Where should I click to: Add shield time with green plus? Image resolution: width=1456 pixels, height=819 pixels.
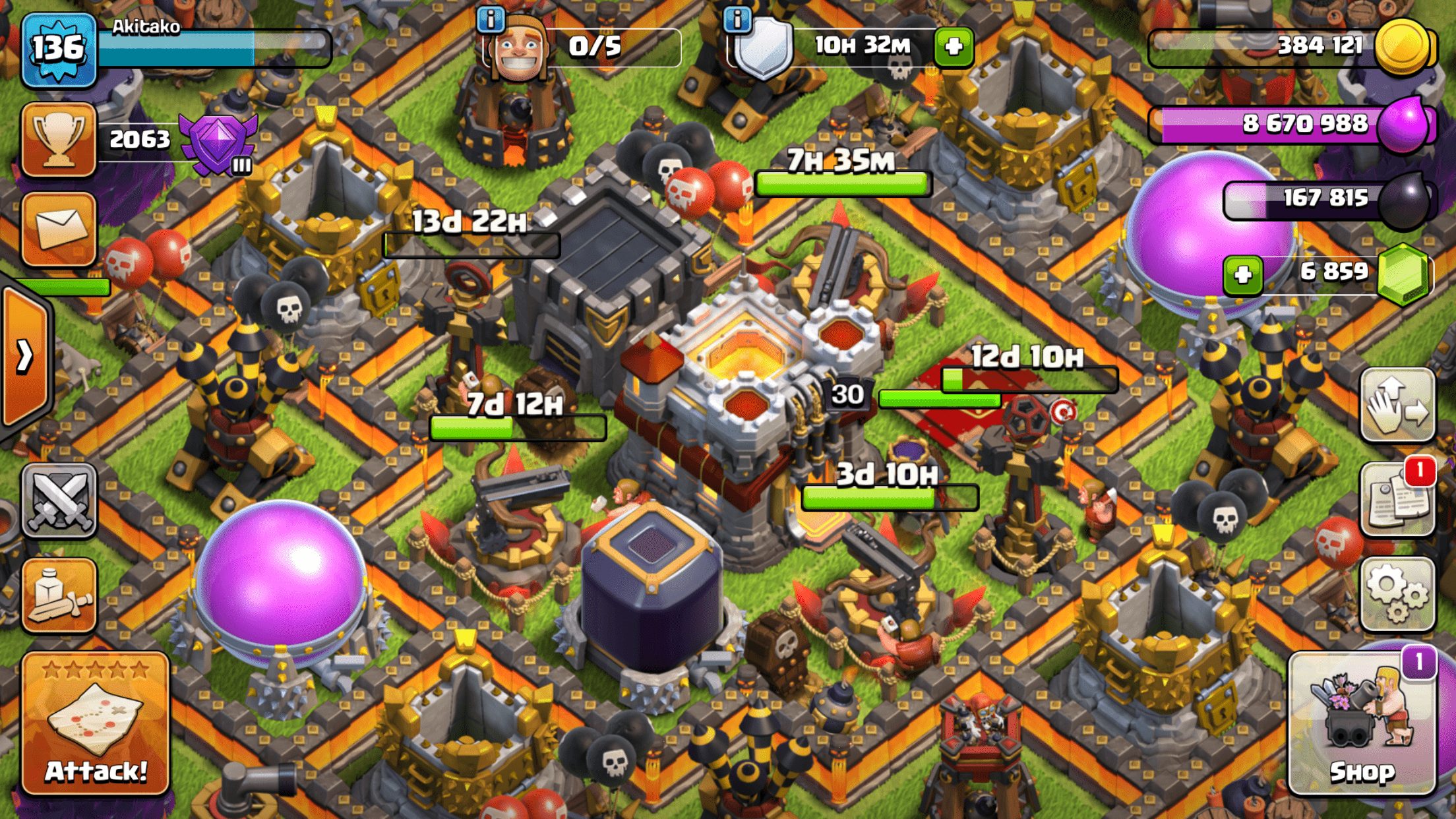point(954,47)
